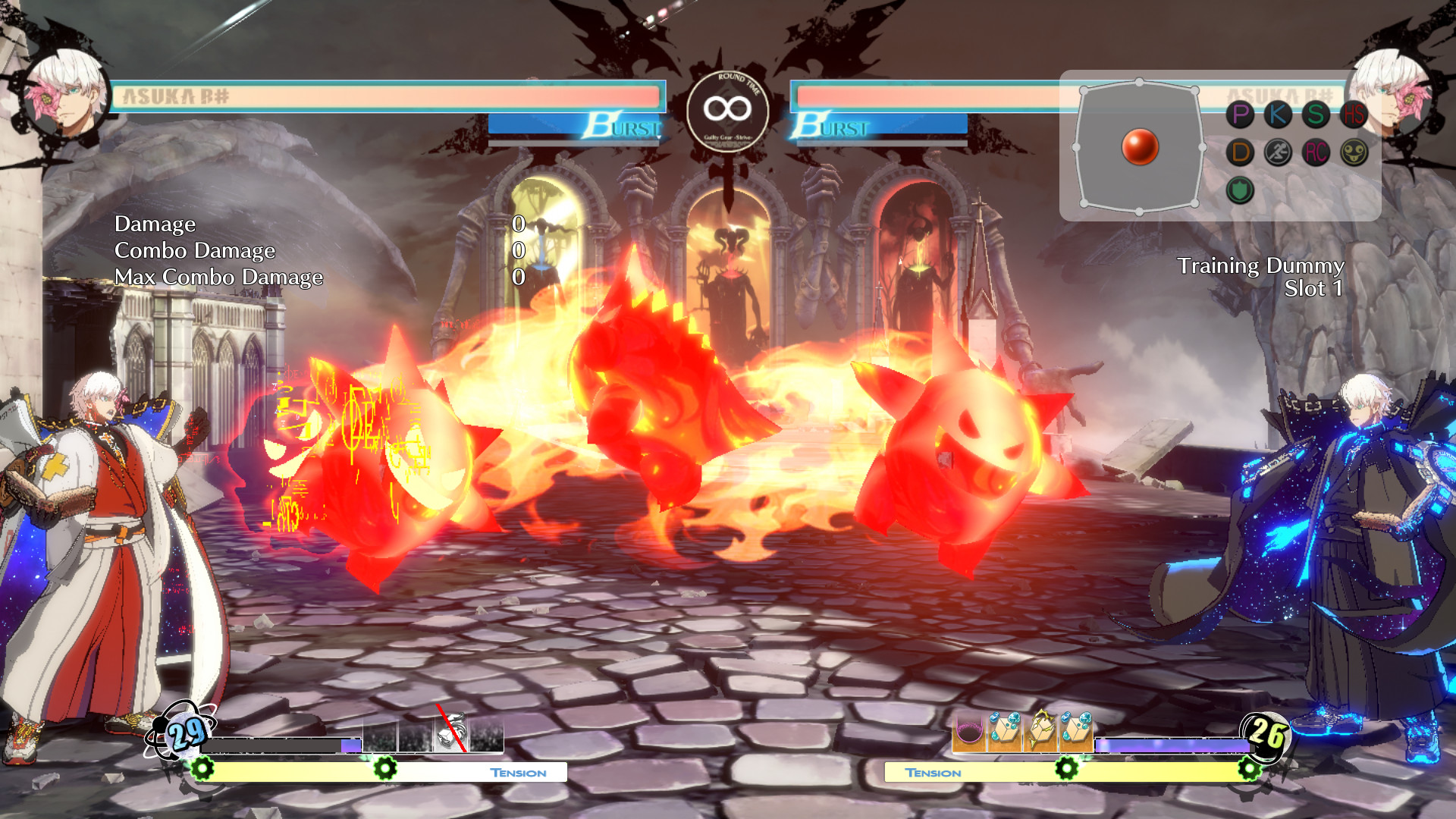Select the Max Combo Damage entry
The height and width of the screenshot is (819, 1456).
[219, 277]
